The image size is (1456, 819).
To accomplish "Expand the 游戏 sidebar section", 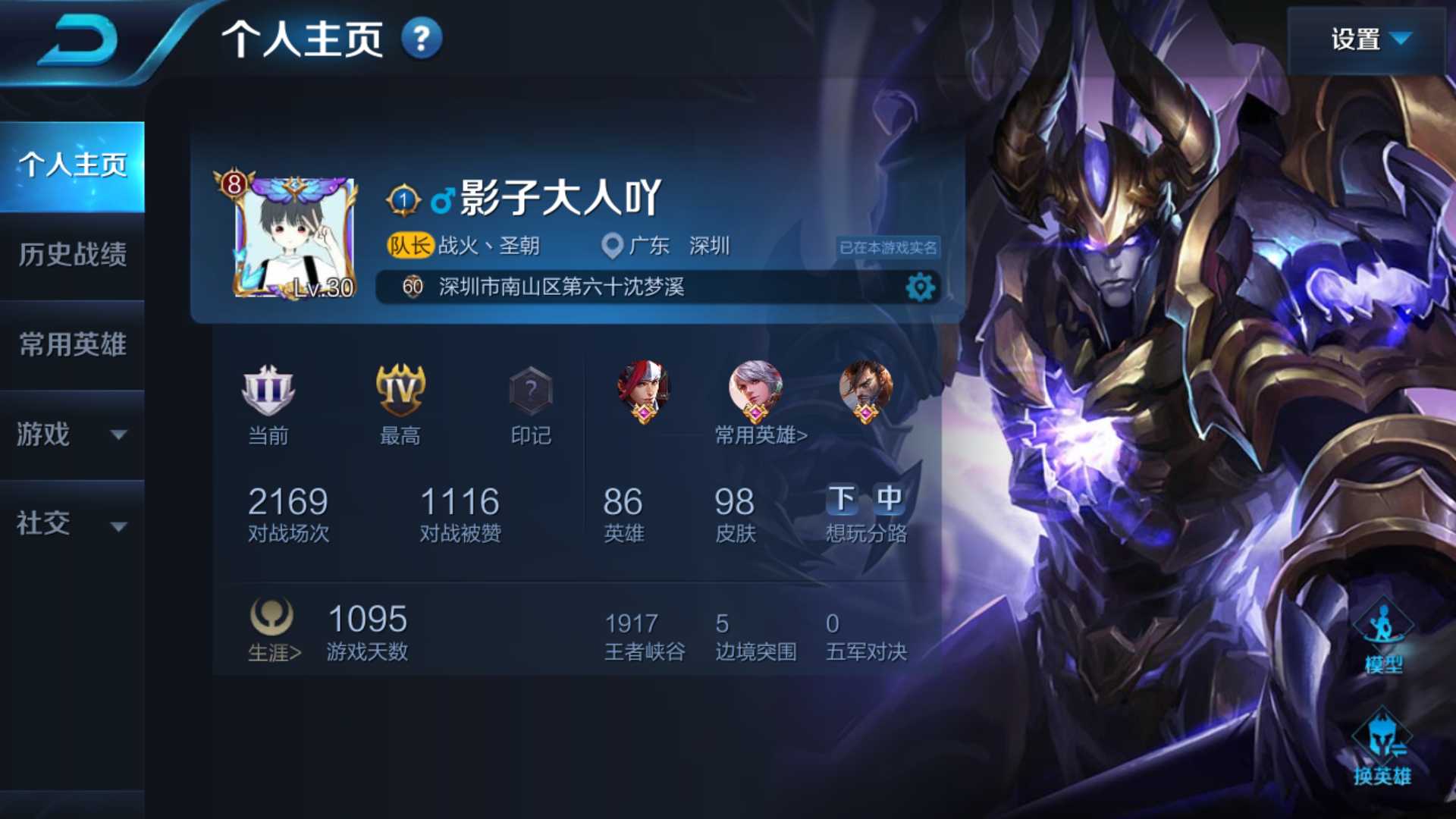I will (x=72, y=436).
